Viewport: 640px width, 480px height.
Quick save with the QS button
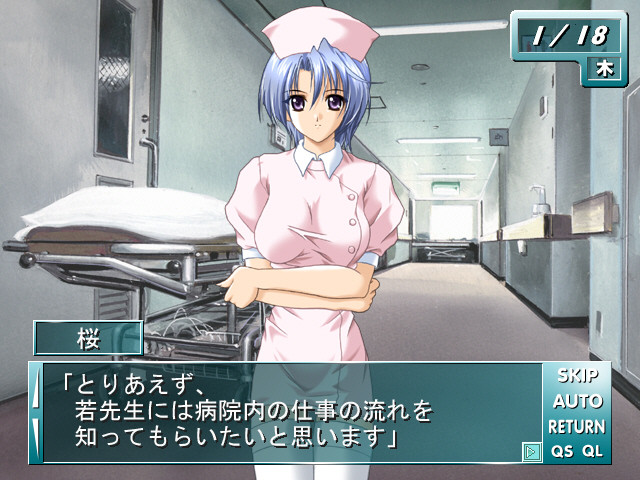(561, 451)
